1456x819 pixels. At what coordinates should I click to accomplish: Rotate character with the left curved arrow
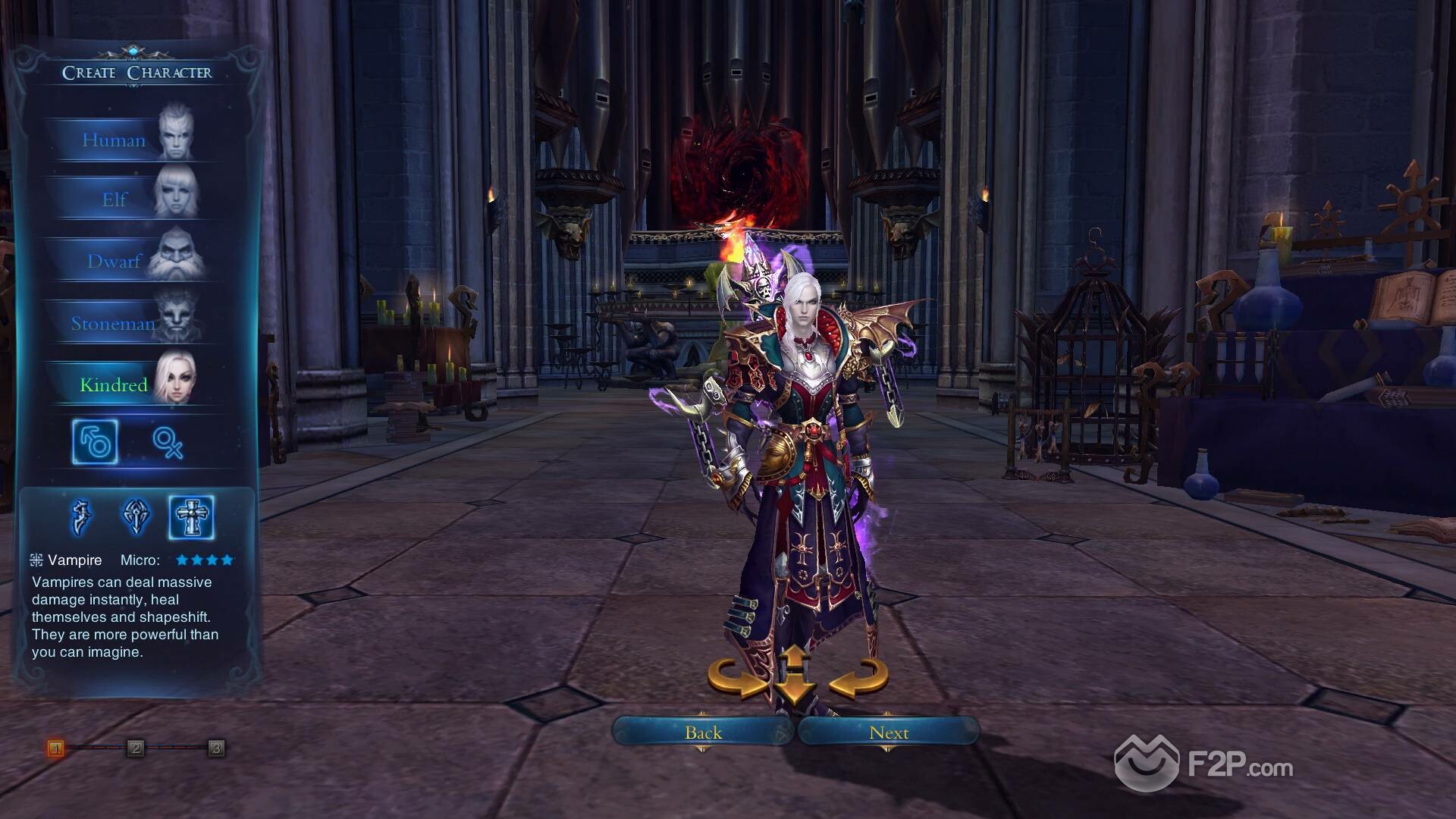(736, 677)
